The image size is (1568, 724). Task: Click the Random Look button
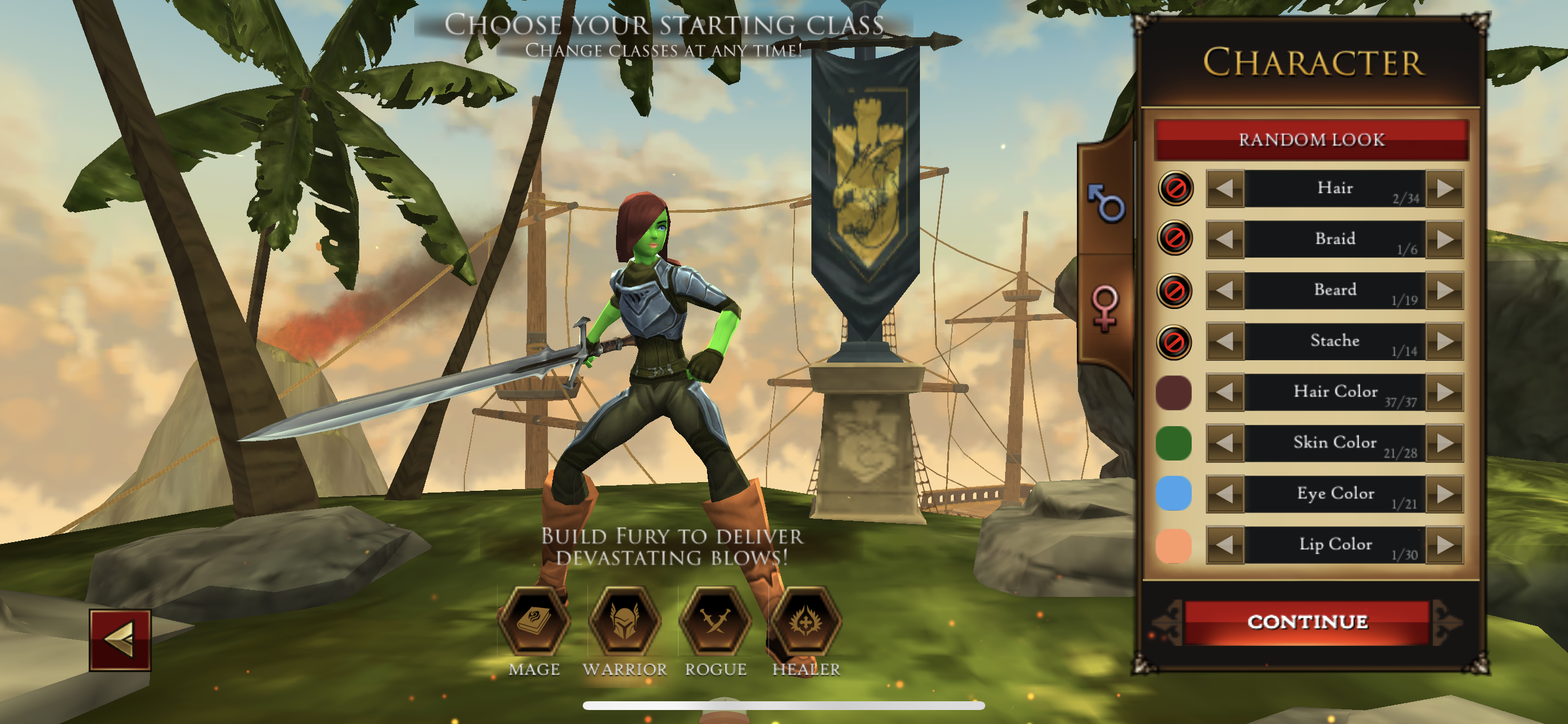coord(1311,139)
